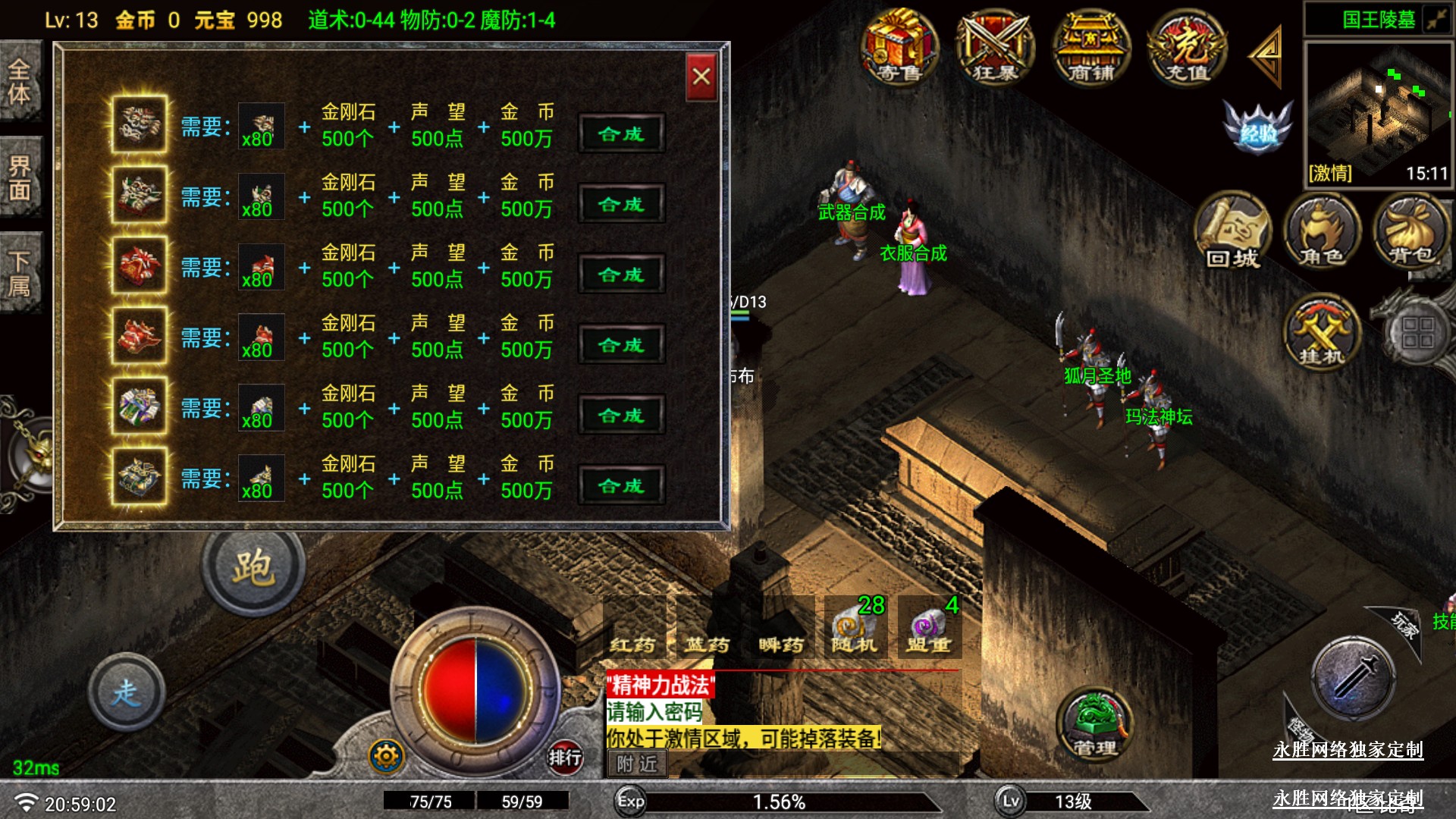Close the synthesis crafting panel

pyautogui.click(x=701, y=77)
